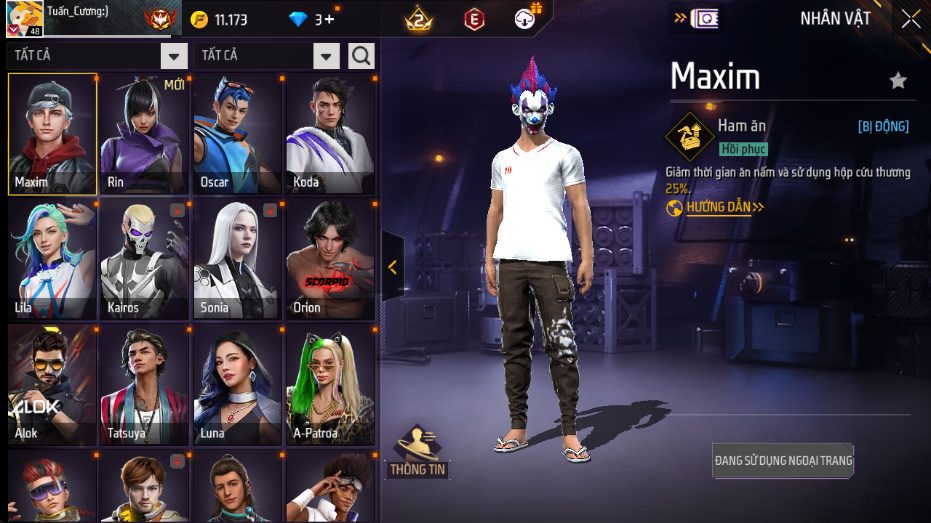Pick the Koda character card
The image size is (931, 523).
click(330, 134)
